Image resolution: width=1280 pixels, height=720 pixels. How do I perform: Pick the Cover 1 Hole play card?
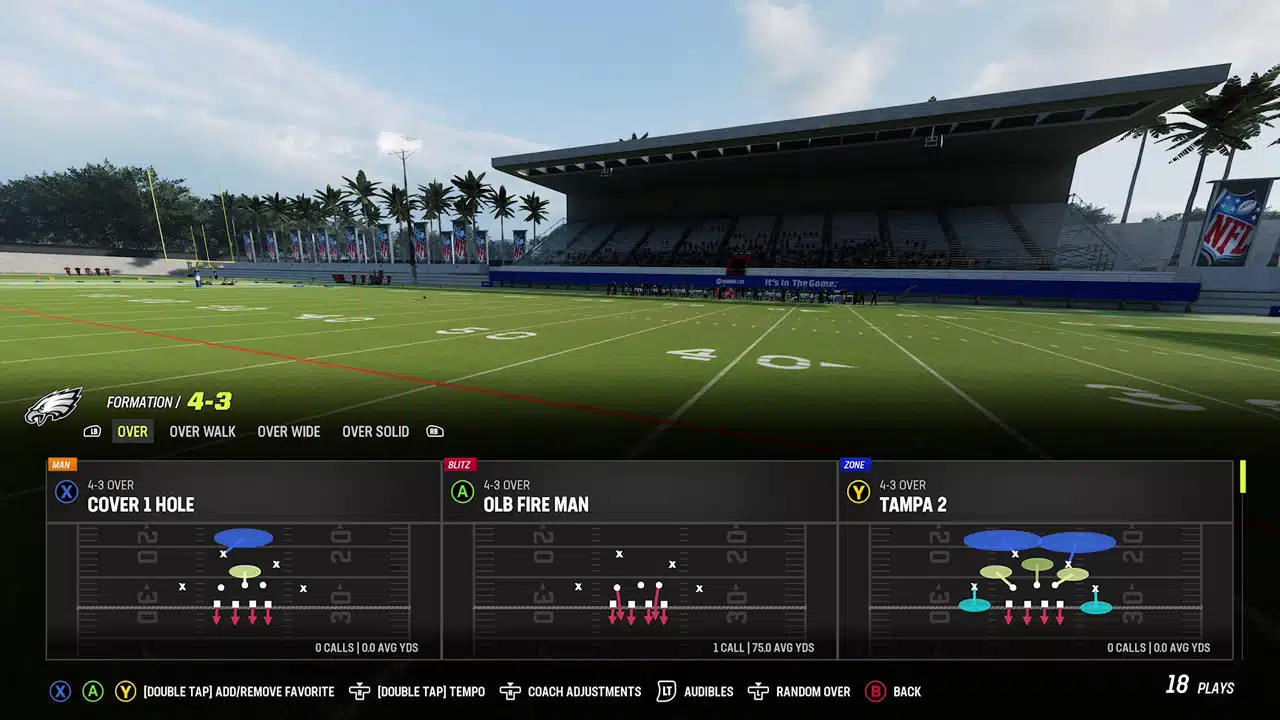pyautogui.click(x=244, y=560)
